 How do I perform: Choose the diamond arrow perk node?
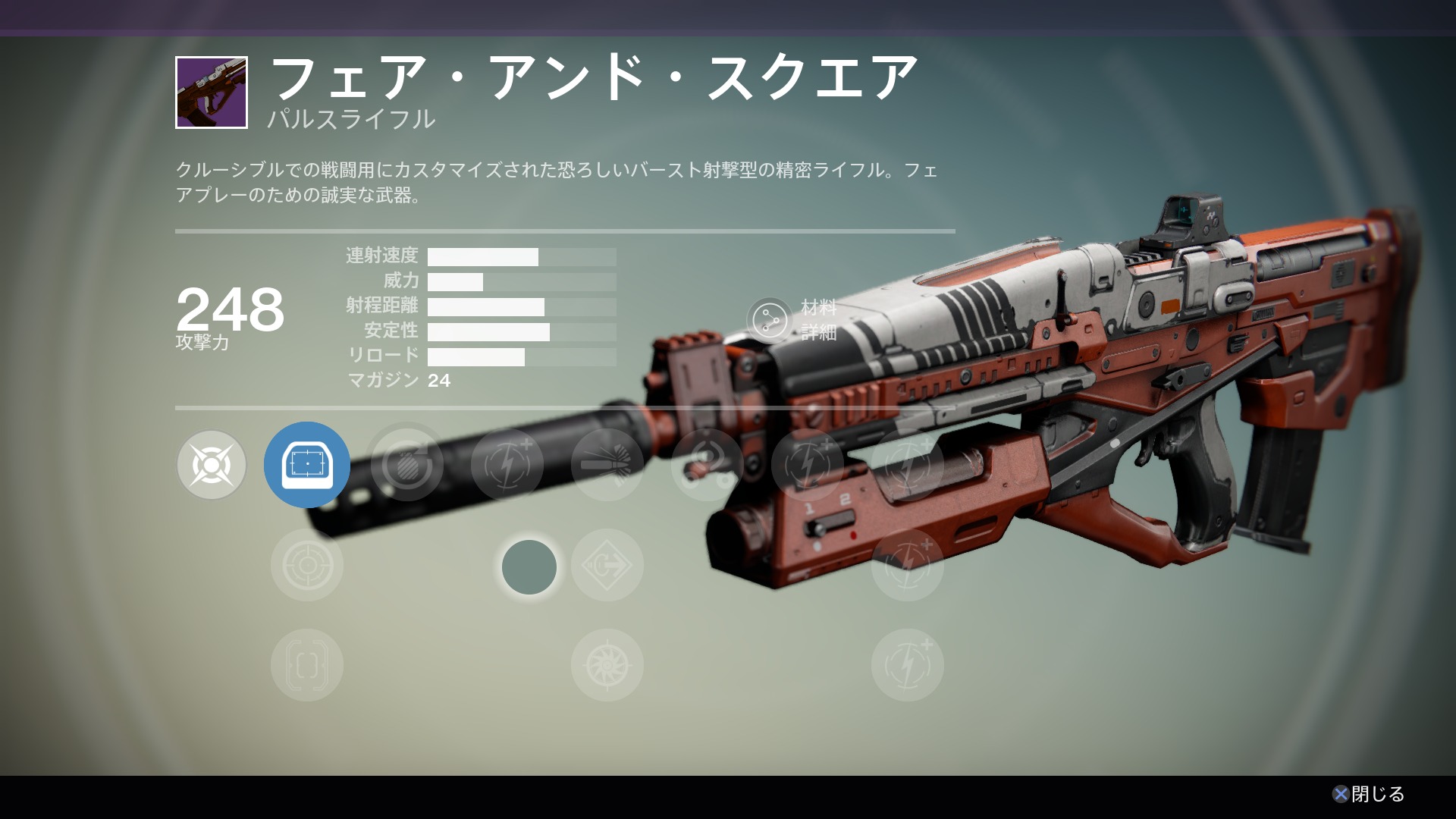click(x=607, y=565)
